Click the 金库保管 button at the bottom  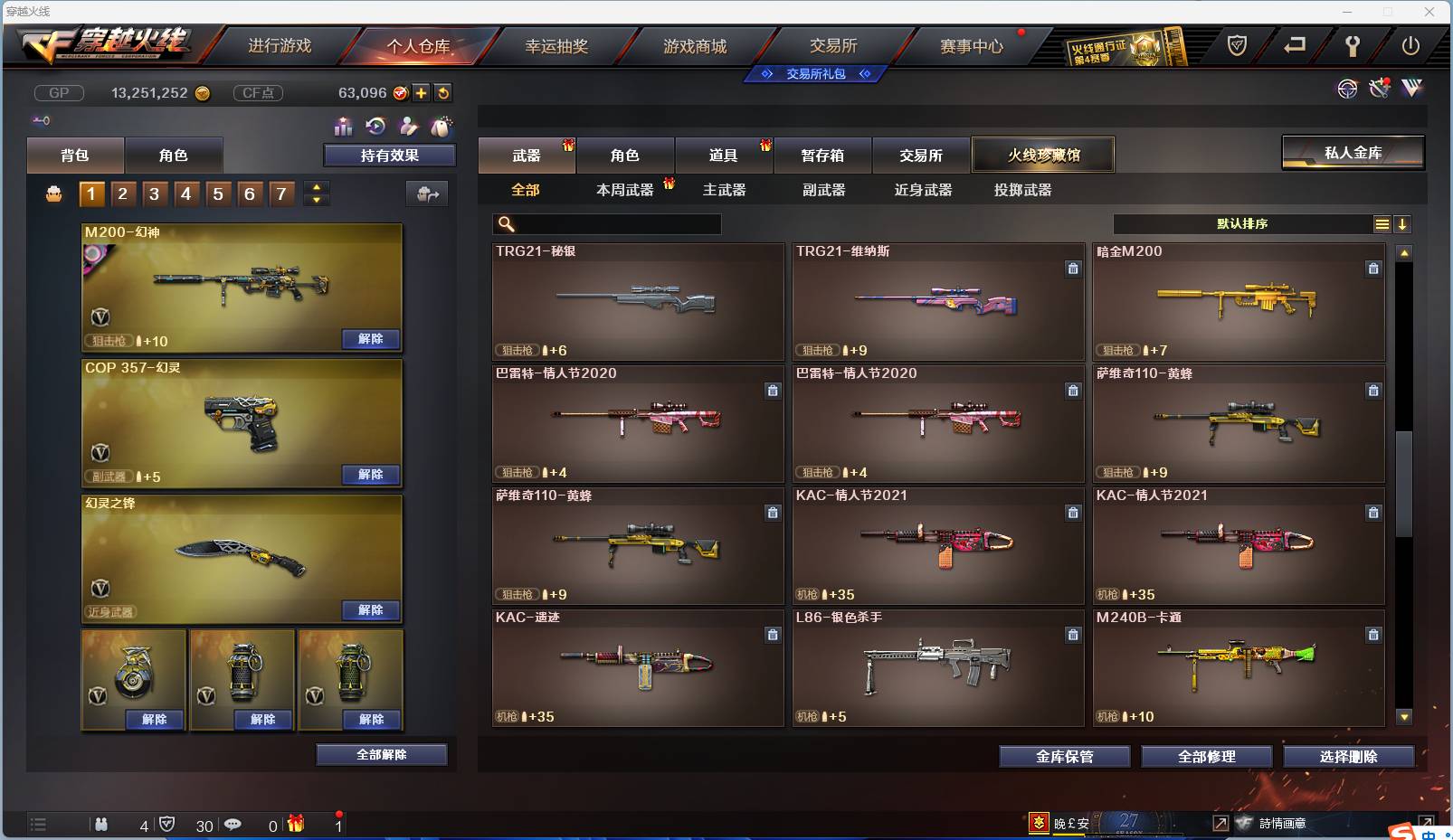[x=1064, y=757]
